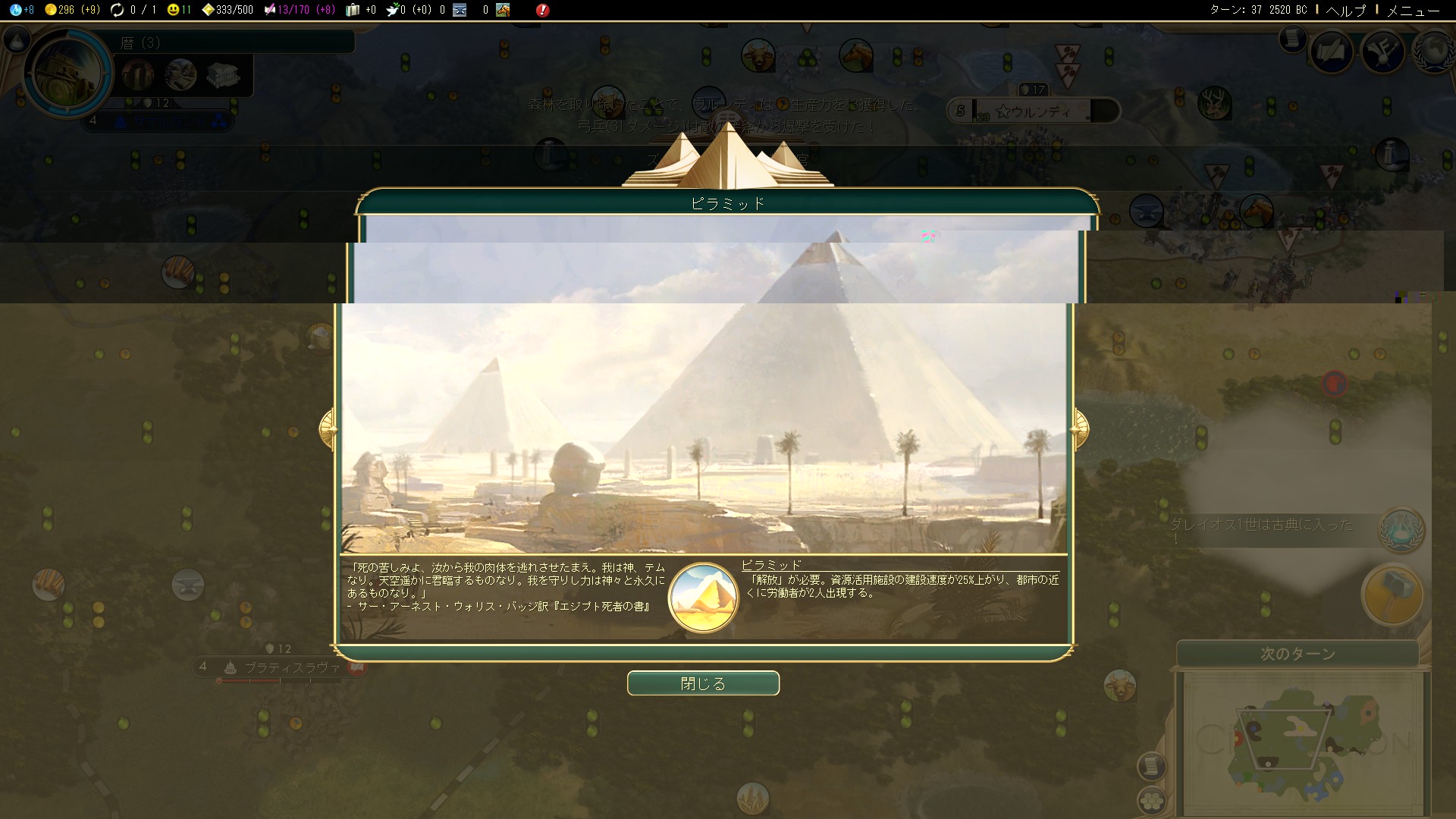The width and height of the screenshot is (1456, 819).
Task: Open the happiness smiley face indicator
Action: (x=174, y=10)
